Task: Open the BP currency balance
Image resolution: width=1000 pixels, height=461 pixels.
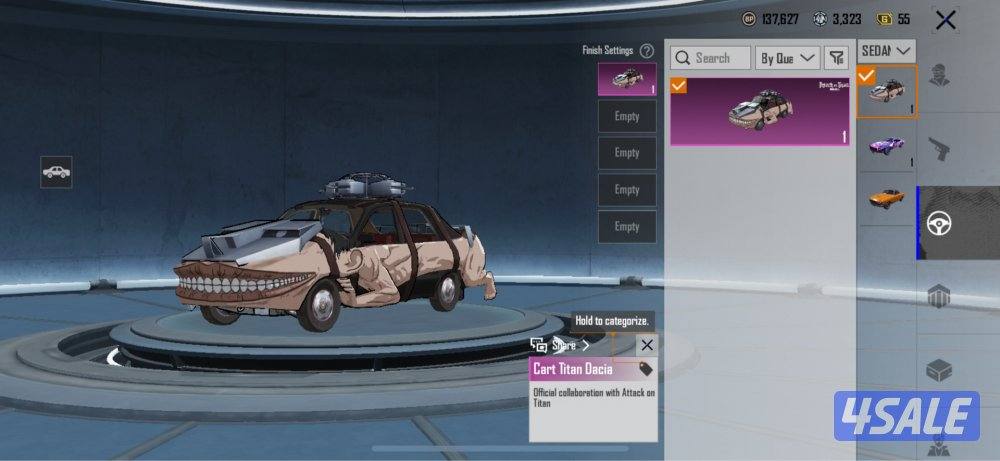Action: pos(770,19)
